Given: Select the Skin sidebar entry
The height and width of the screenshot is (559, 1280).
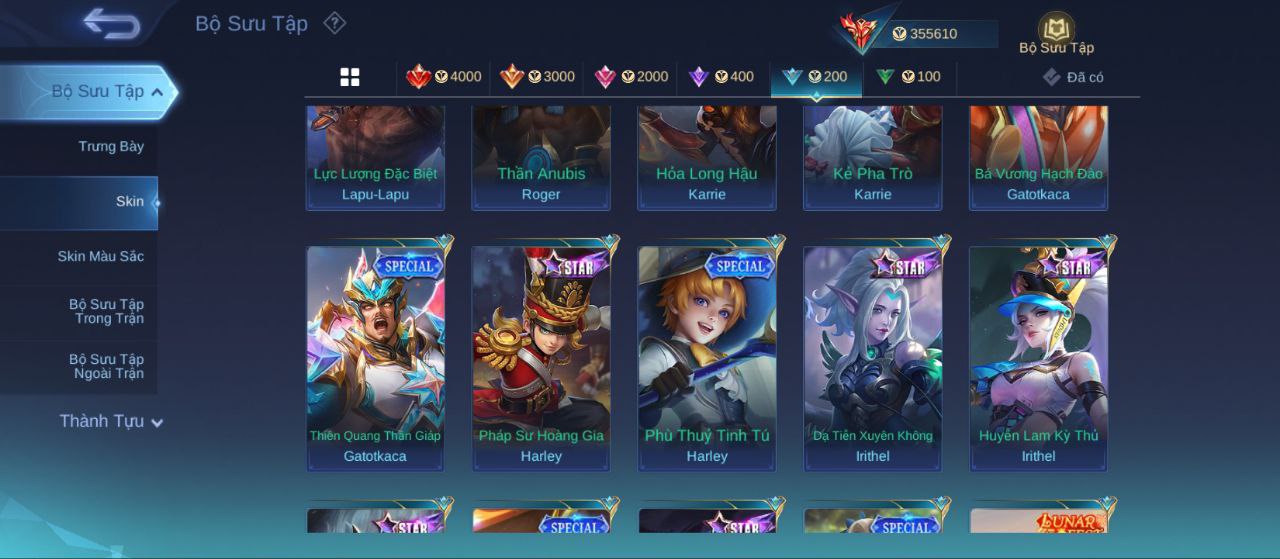Looking at the screenshot, I should click(129, 202).
